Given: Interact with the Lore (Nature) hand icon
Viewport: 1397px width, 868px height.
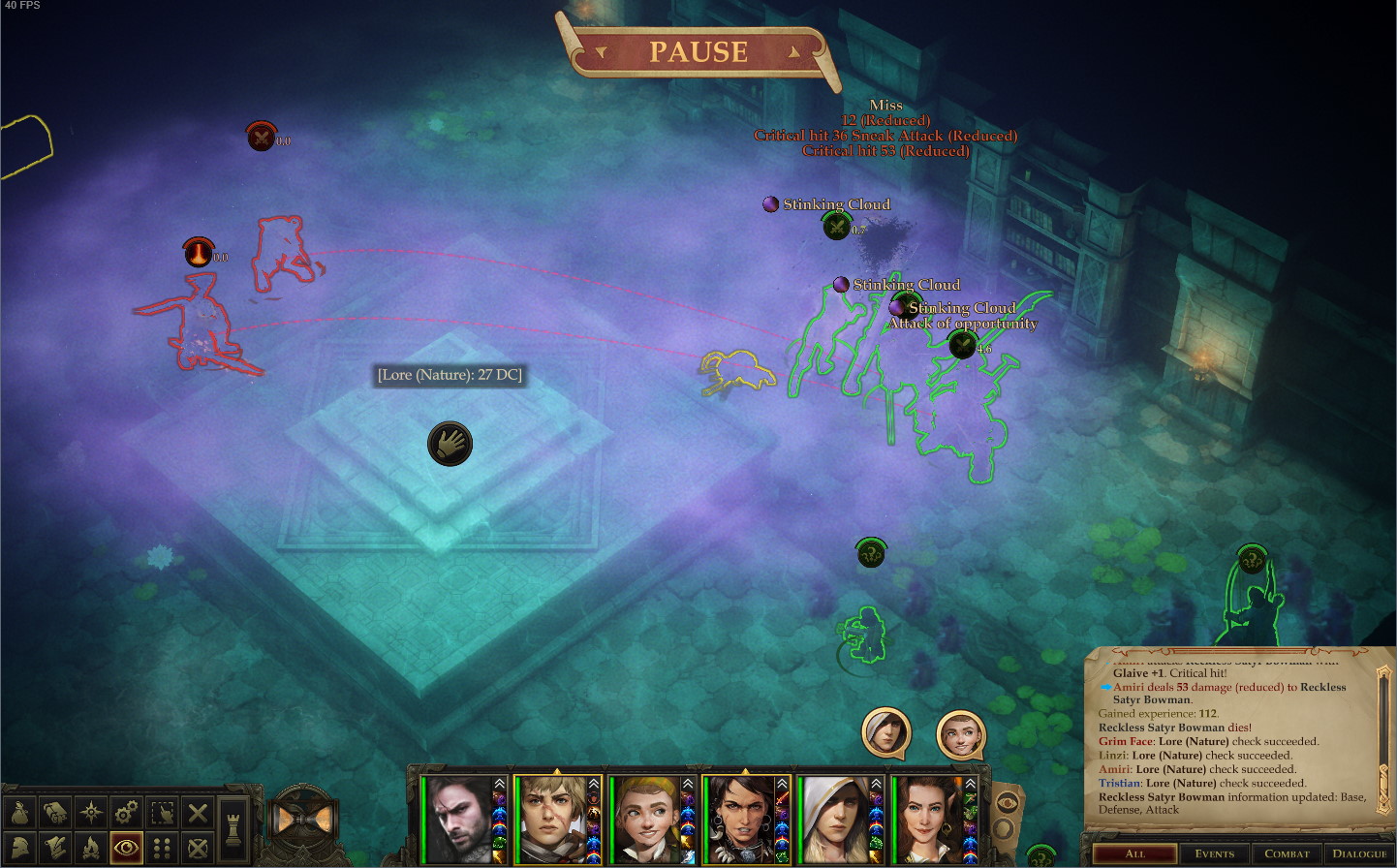Looking at the screenshot, I should [x=450, y=444].
